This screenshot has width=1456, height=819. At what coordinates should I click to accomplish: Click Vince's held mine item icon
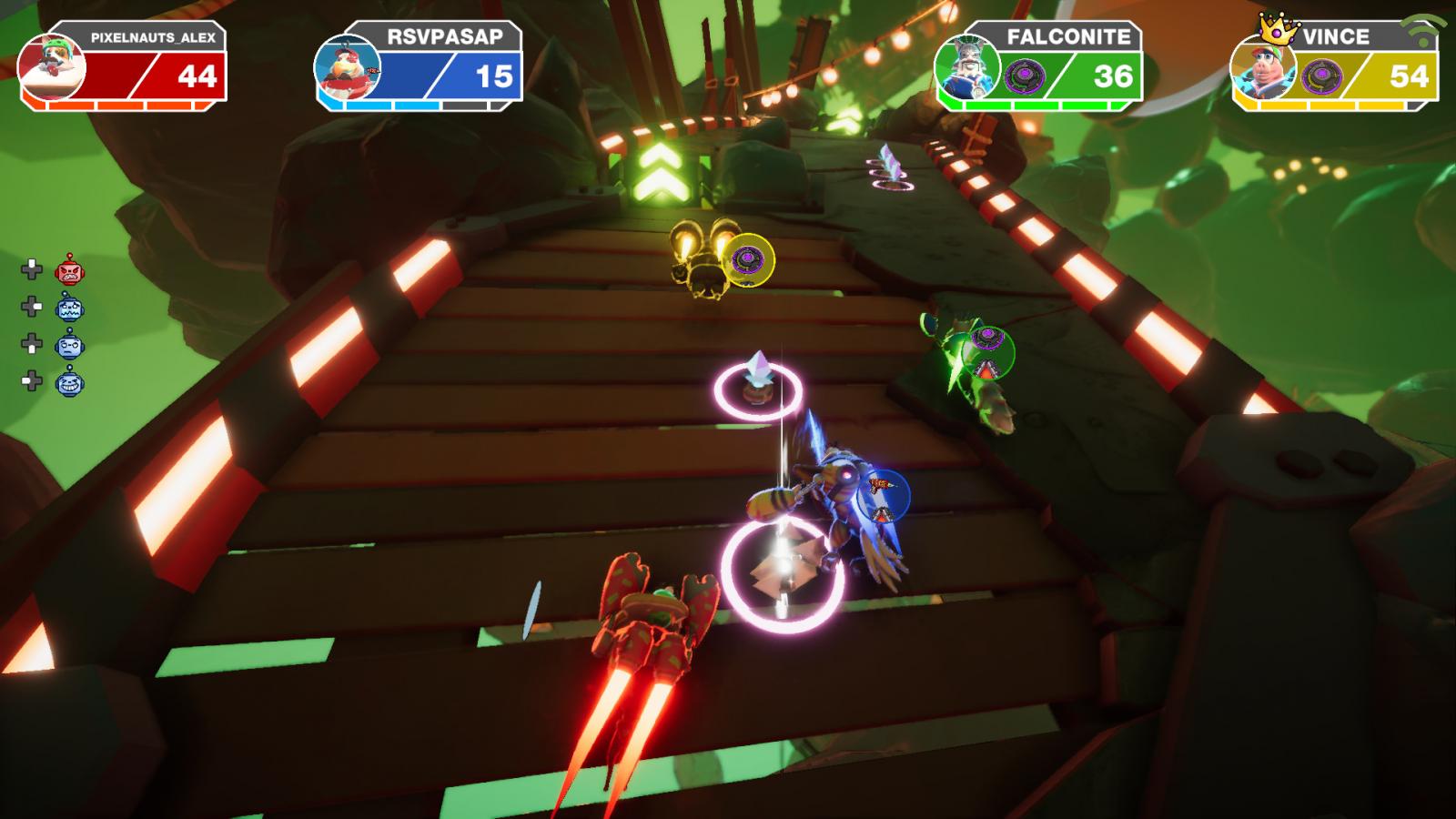[x=1321, y=76]
